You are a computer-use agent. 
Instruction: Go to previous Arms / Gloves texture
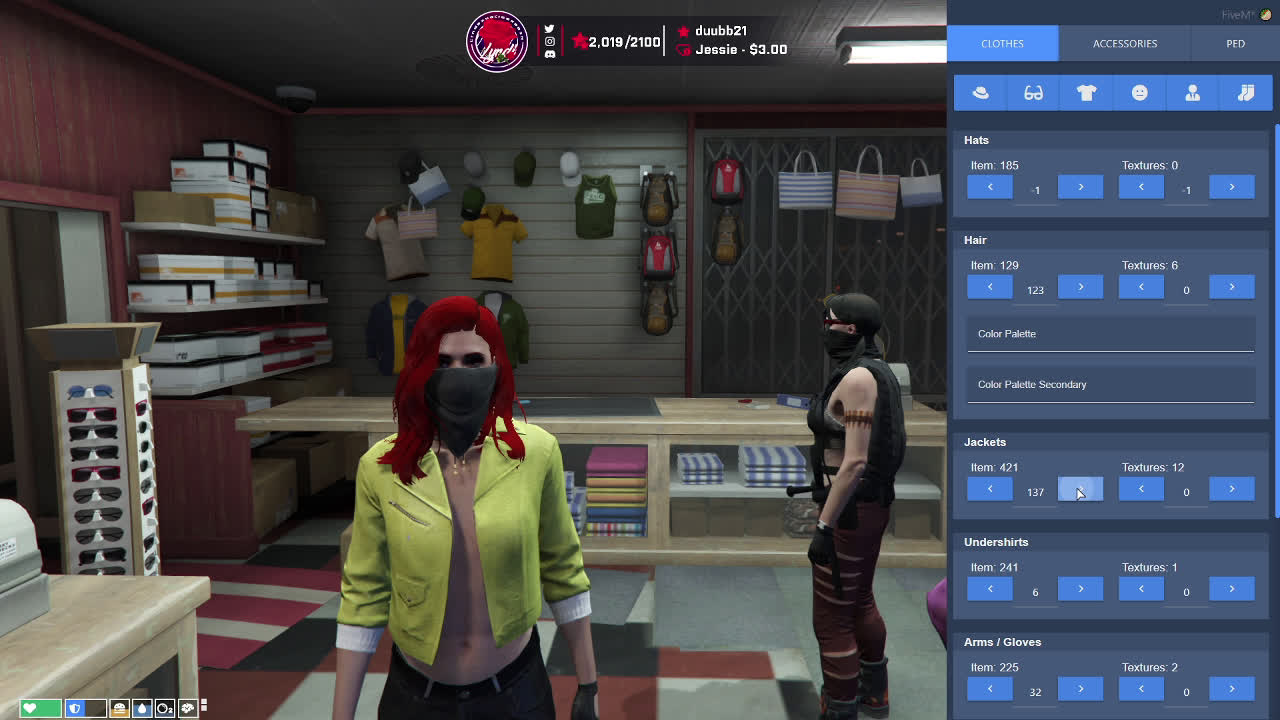pyautogui.click(x=1141, y=689)
